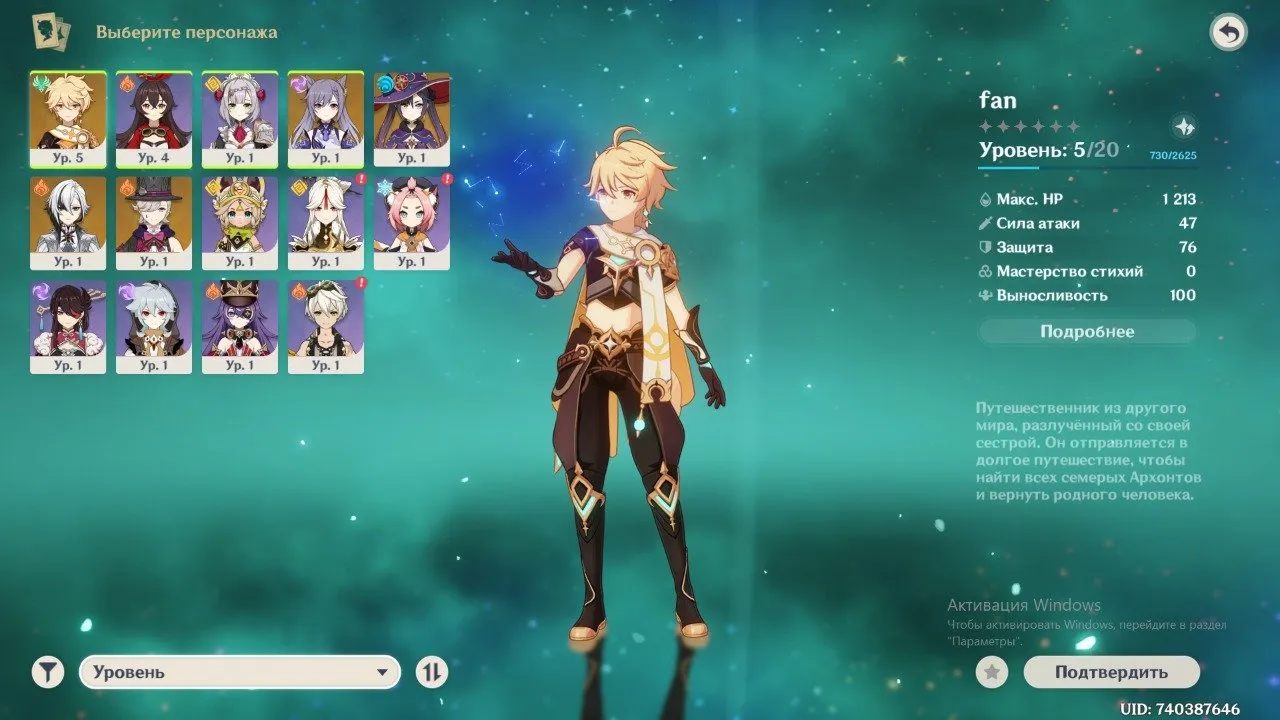
Task: Click the Anemo element icon on Traveler's card
Action: click(x=42, y=82)
